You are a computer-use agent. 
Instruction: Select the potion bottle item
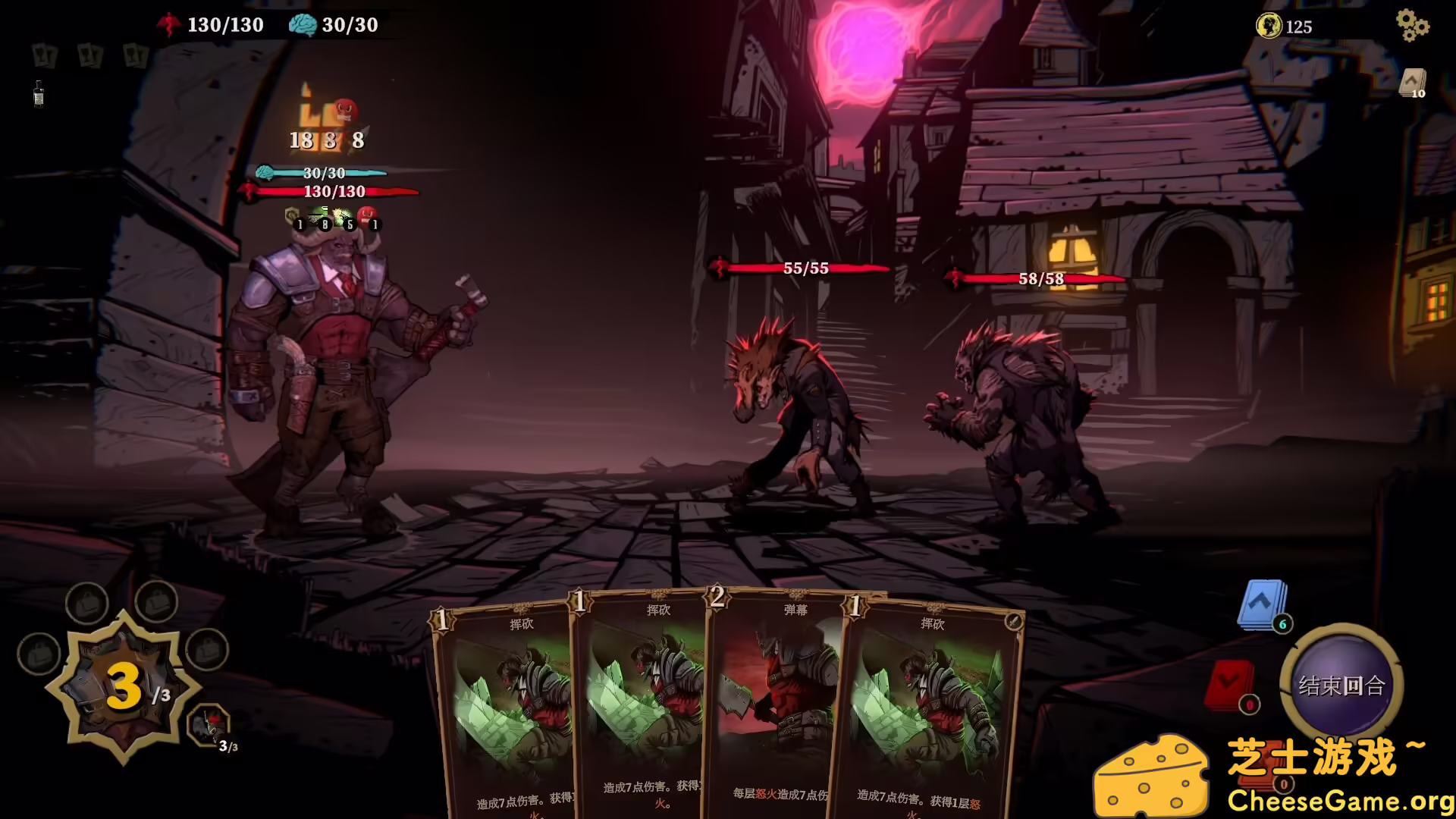(x=39, y=94)
